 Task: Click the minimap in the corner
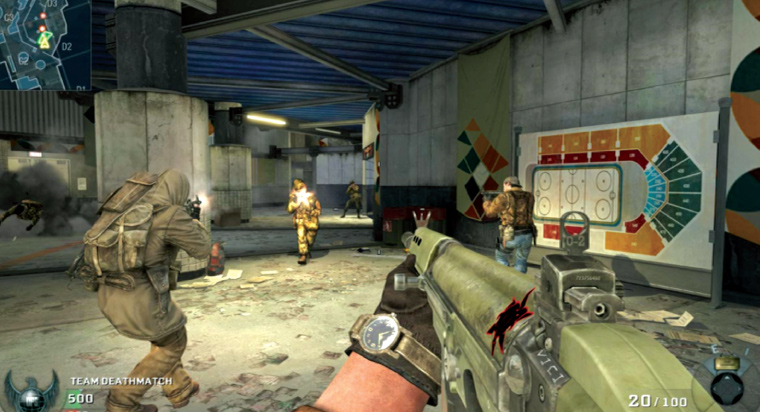(x=44, y=43)
